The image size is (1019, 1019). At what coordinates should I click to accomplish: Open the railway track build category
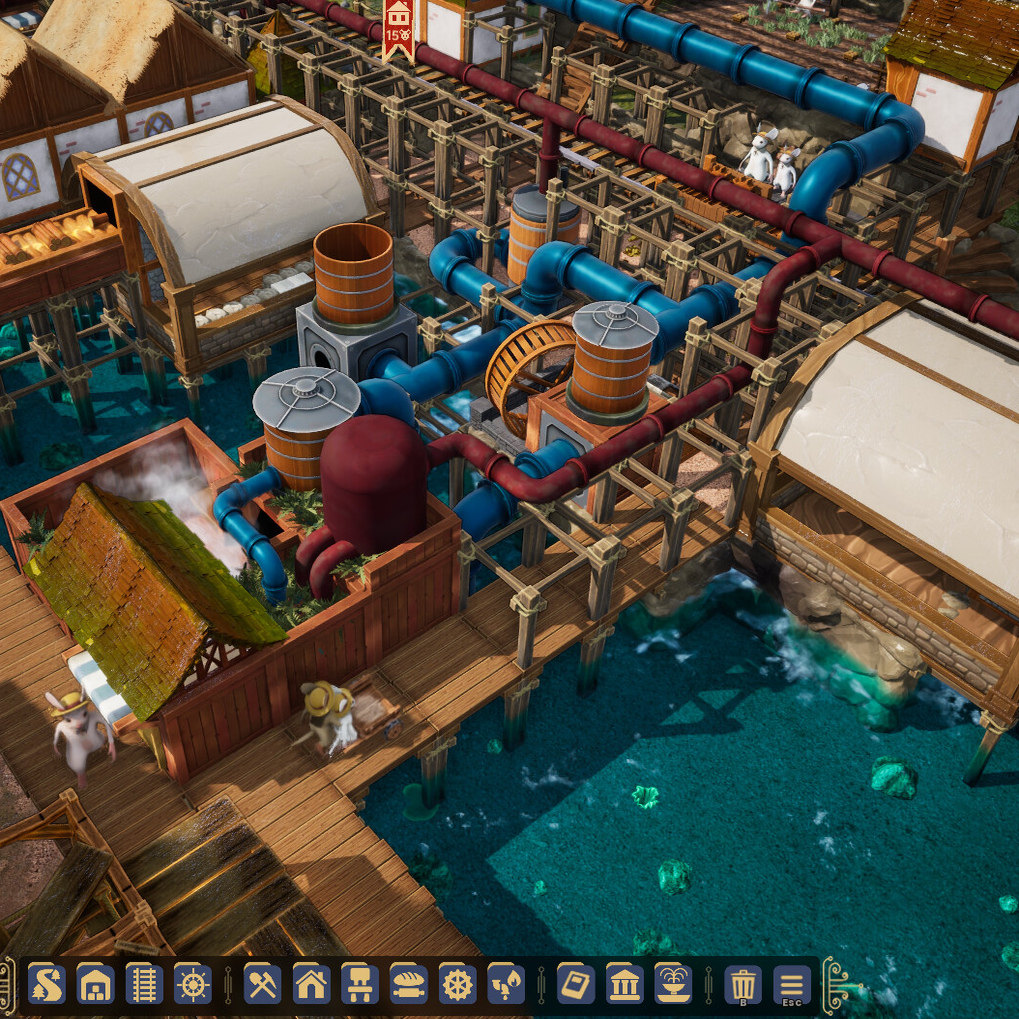tap(144, 984)
